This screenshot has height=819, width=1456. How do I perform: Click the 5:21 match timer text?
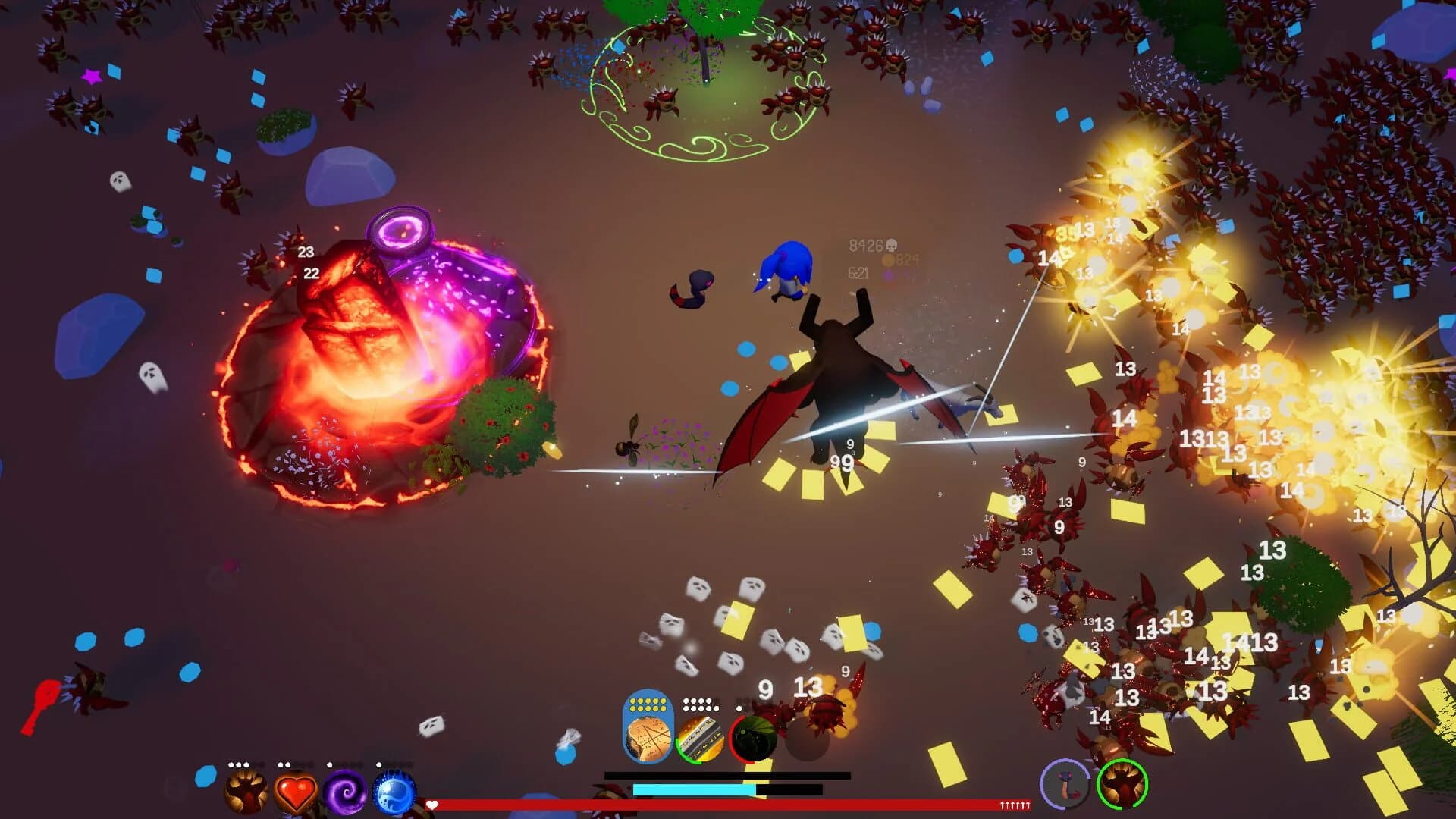tap(858, 273)
